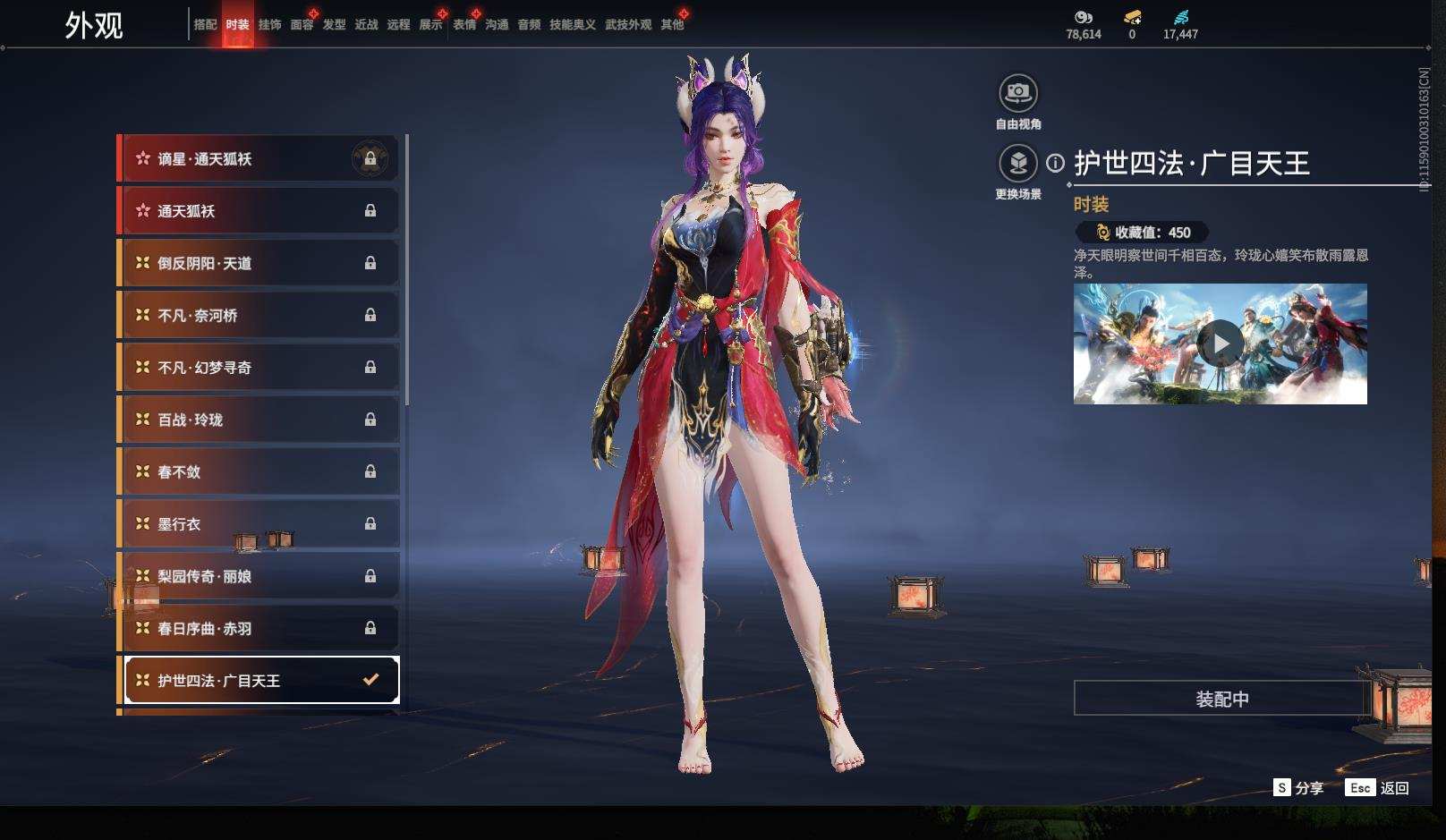The image size is (1446, 840).
Task: Click the 装配中 equip button
Action: [1221, 699]
